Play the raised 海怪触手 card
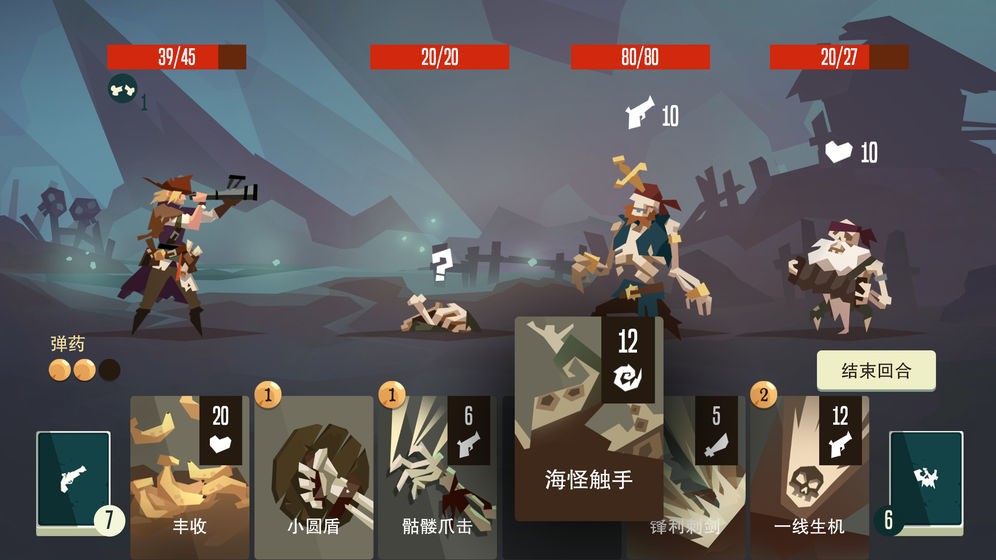This screenshot has height=560, width=996. point(589,420)
